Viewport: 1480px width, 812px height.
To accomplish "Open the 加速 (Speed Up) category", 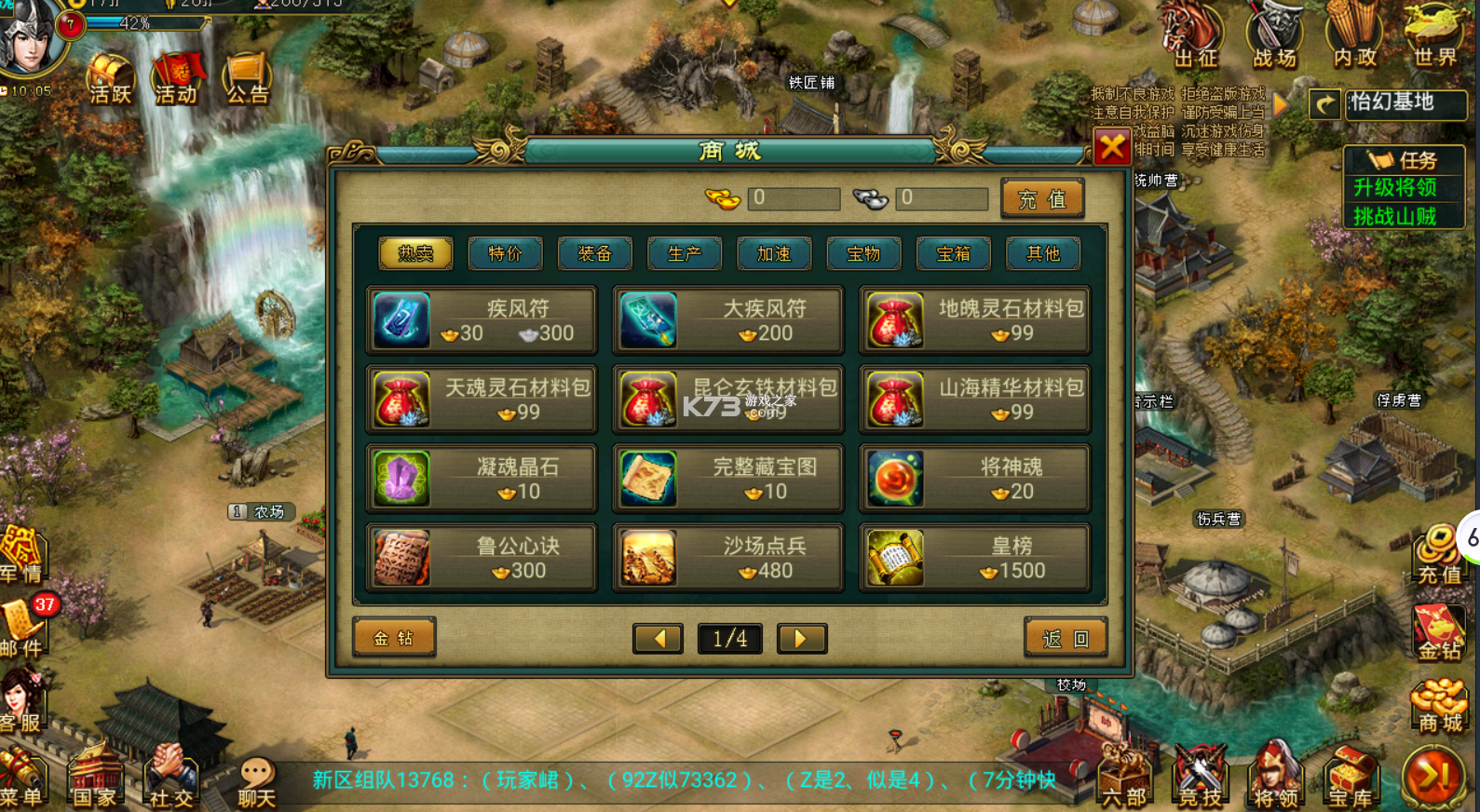I will 774,253.
